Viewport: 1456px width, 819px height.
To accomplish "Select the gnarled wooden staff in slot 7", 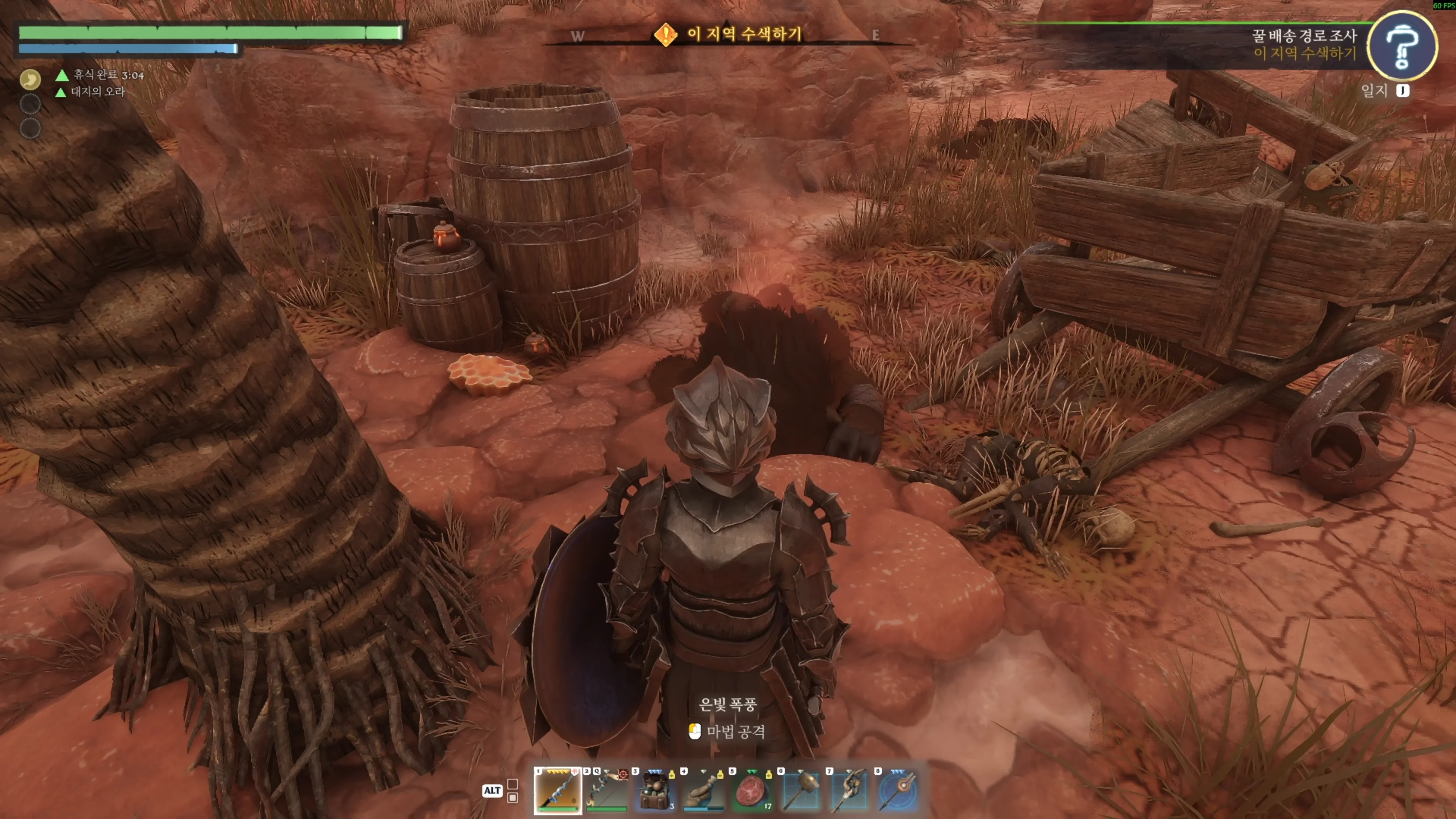I will click(x=849, y=789).
